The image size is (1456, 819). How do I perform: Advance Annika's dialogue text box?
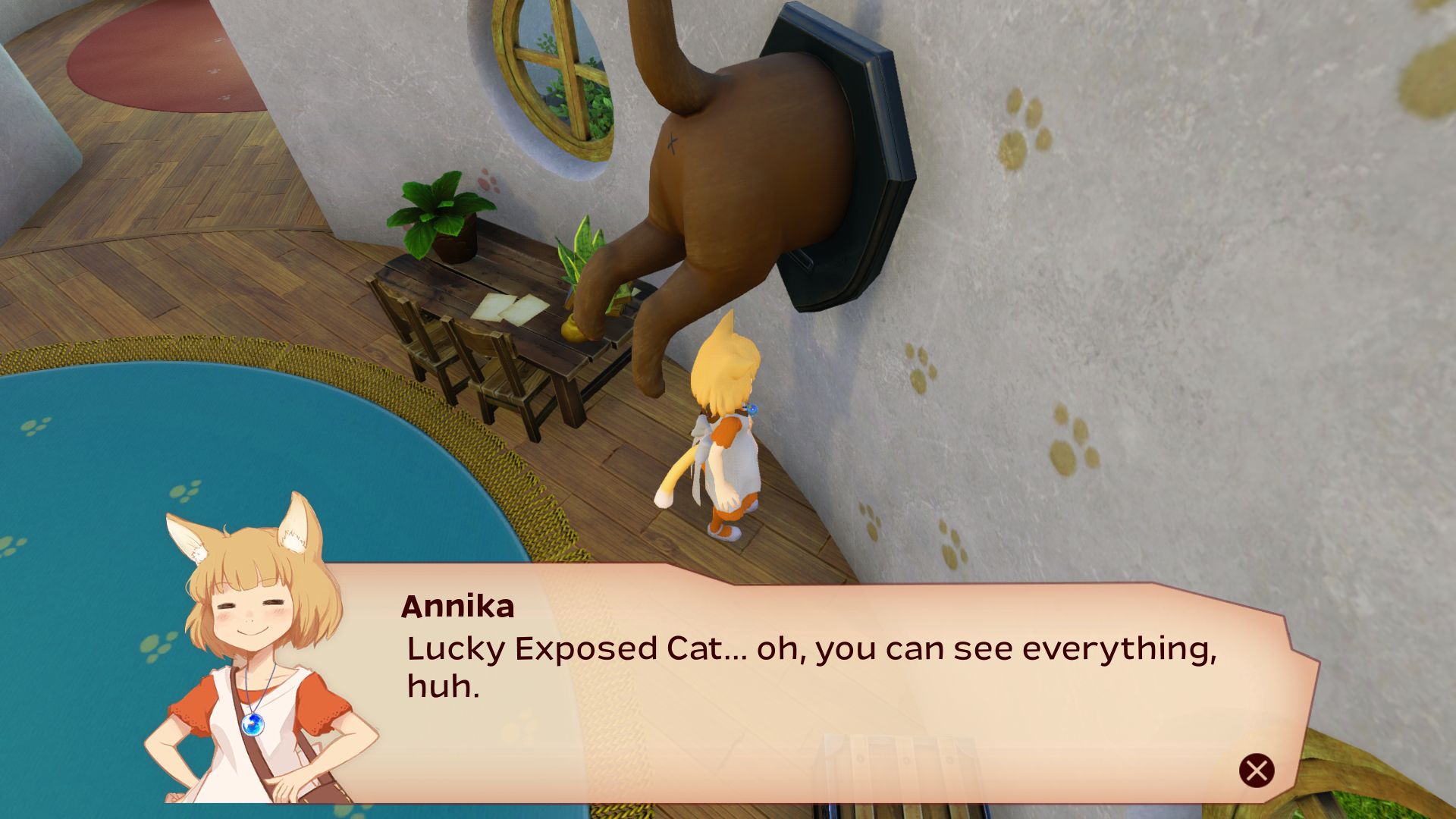(1257, 770)
